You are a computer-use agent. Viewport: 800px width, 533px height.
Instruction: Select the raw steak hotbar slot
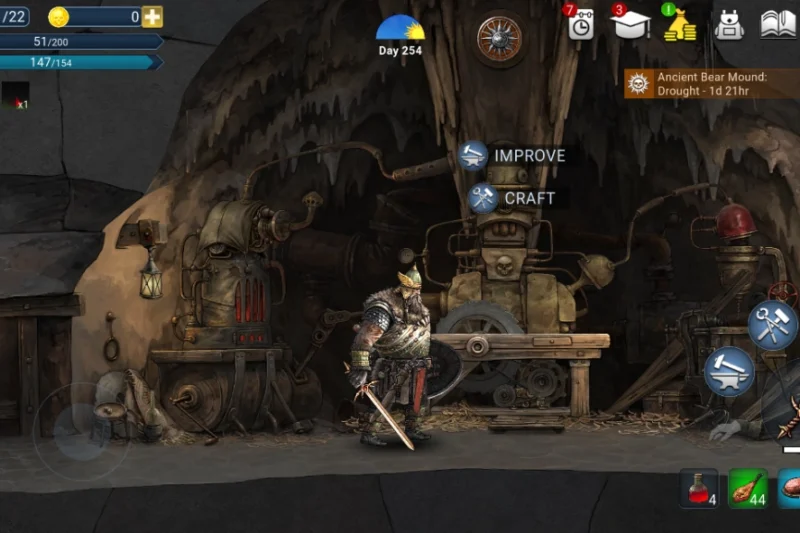pos(790,488)
